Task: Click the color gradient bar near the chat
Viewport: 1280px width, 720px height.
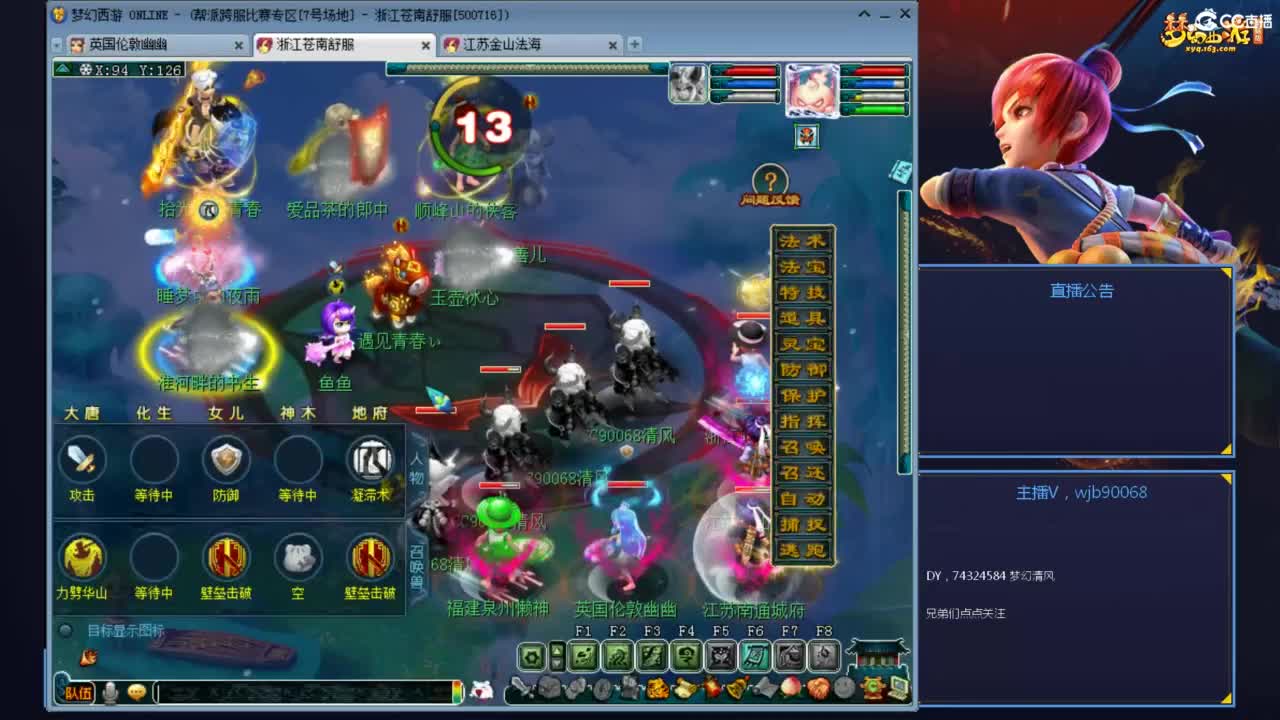Action: pyautogui.click(x=458, y=691)
